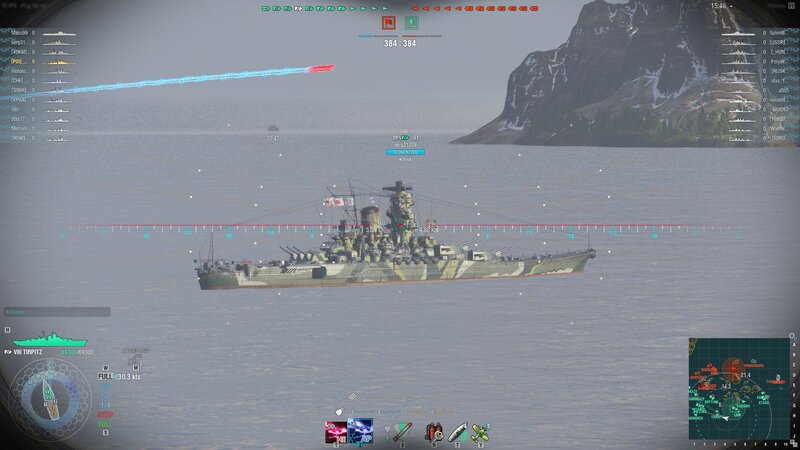Select the HE shell ammunition
Screen dimensions: 800x450
336,432
